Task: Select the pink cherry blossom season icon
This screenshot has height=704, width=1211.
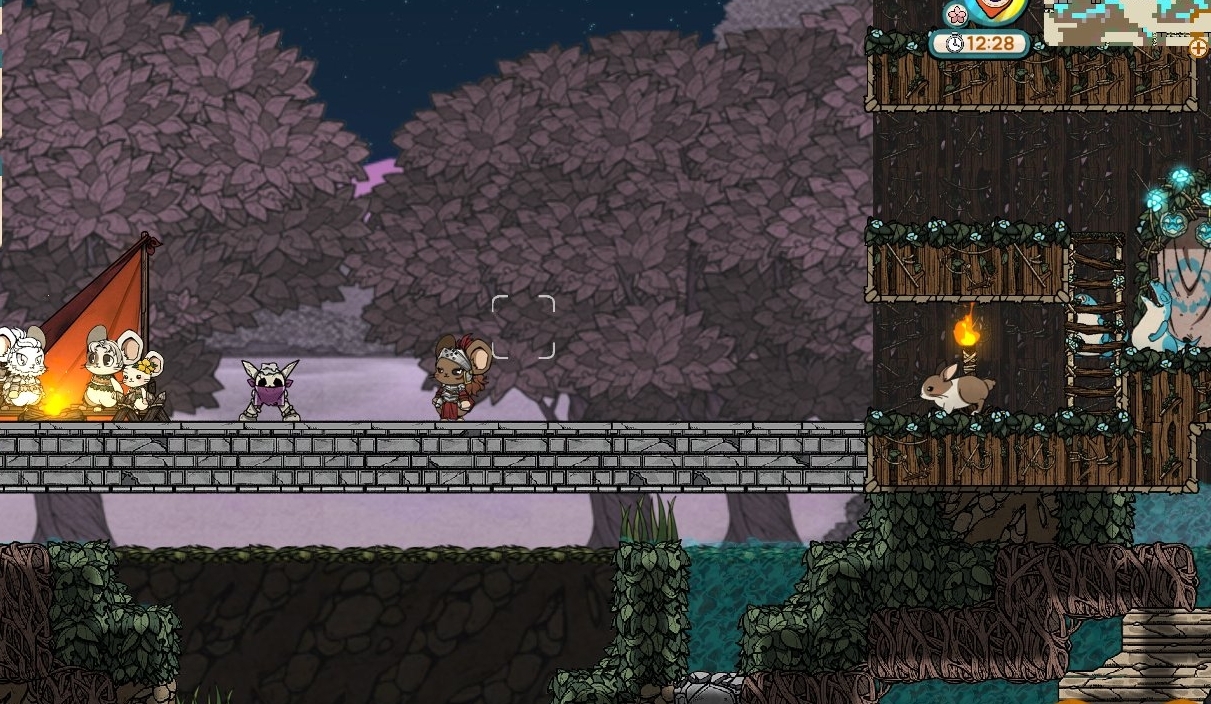Action: [957, 15]
